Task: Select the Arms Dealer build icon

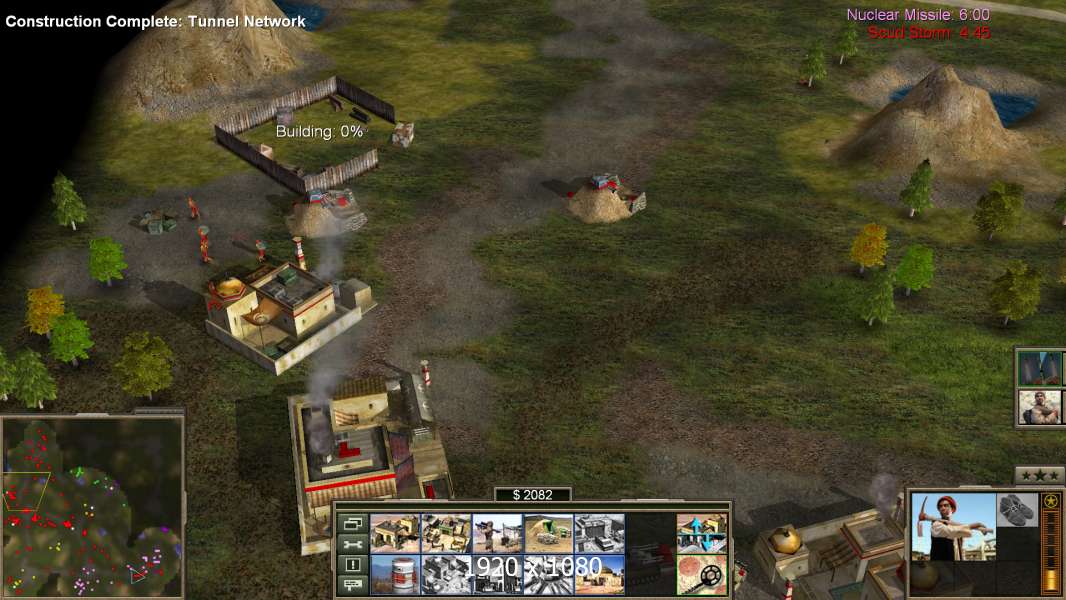Action: point(599,533)
